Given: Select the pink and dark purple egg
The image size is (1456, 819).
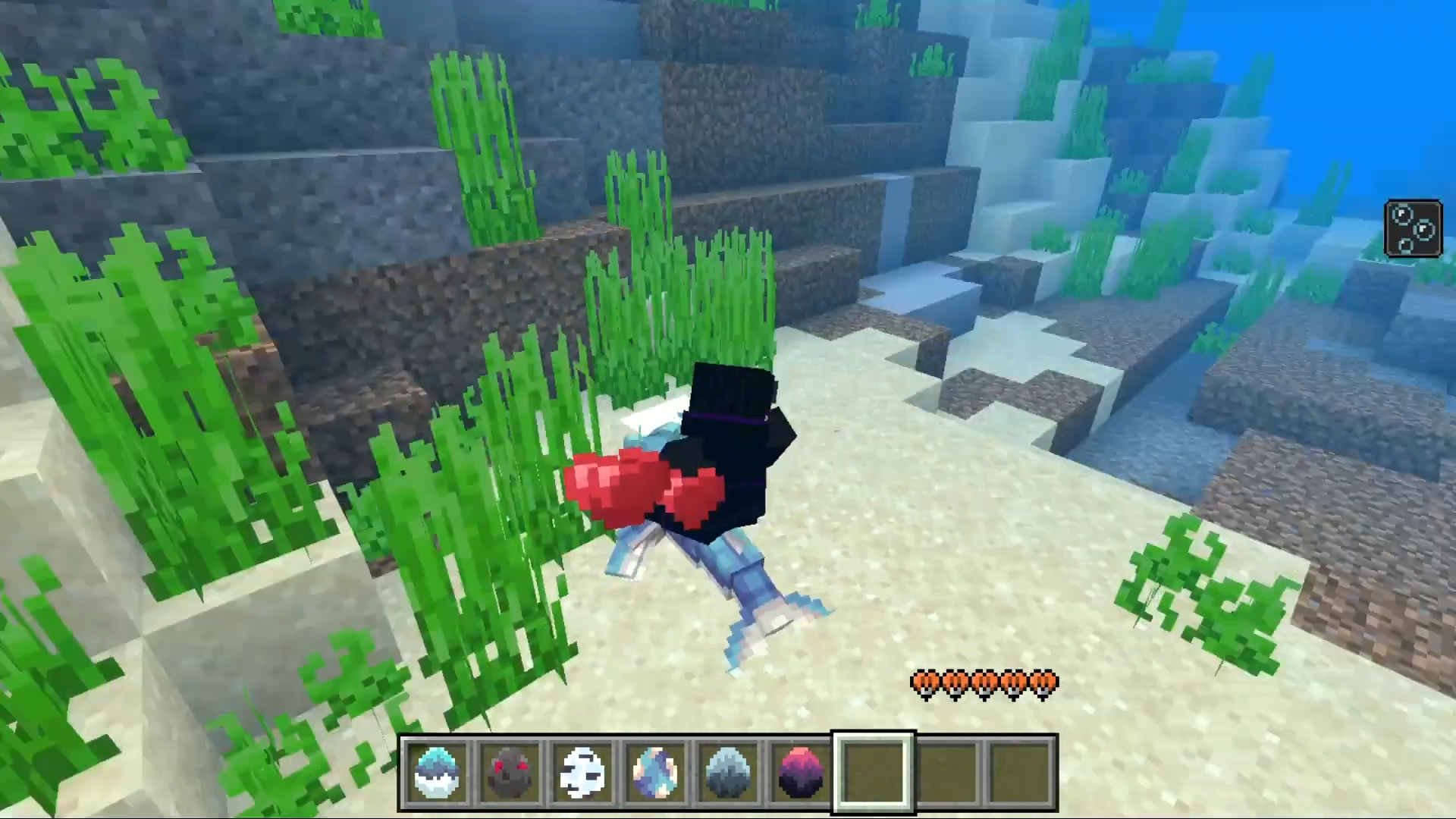Looking at the screenshot, I should (800, 772).
